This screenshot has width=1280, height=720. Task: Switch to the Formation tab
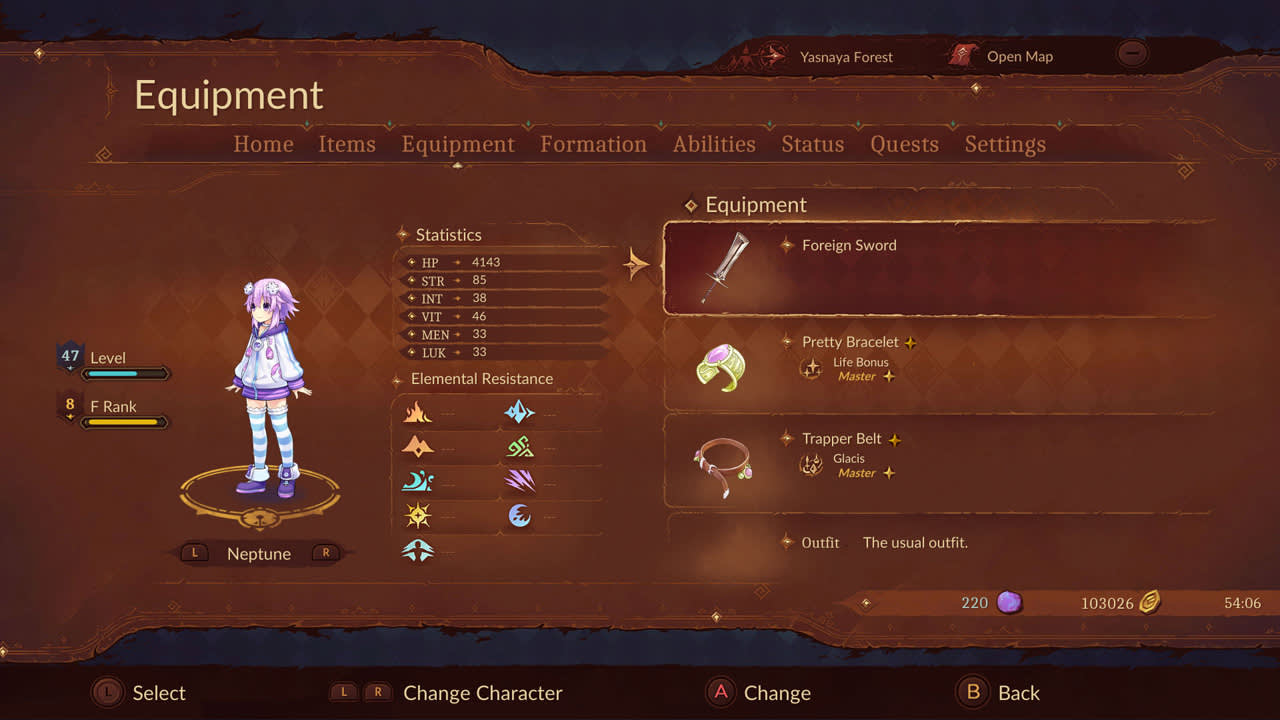pyautogui.click(x=593, y=144)
